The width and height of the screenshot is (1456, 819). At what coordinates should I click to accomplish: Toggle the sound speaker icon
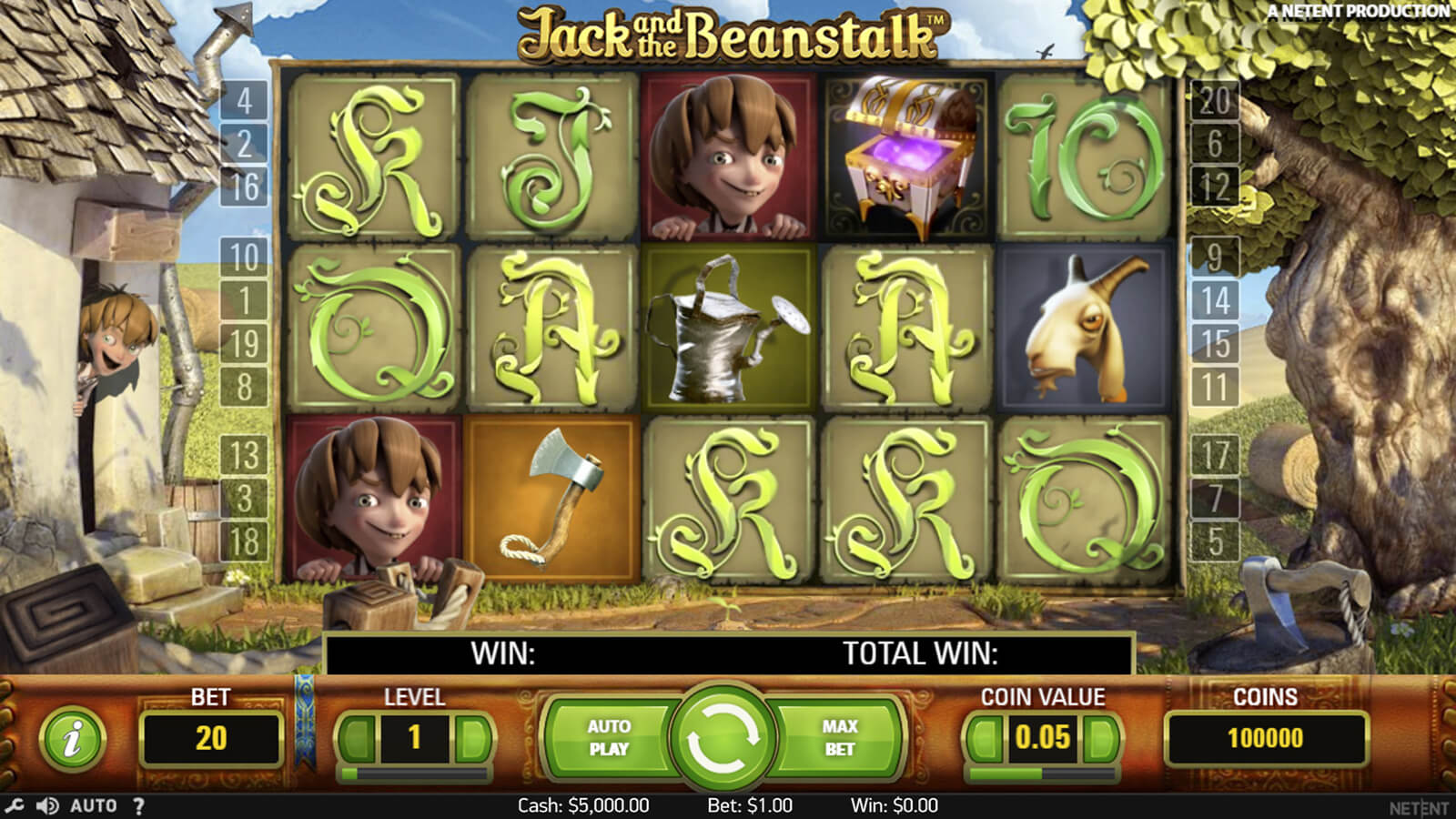[x=47, y=805]
